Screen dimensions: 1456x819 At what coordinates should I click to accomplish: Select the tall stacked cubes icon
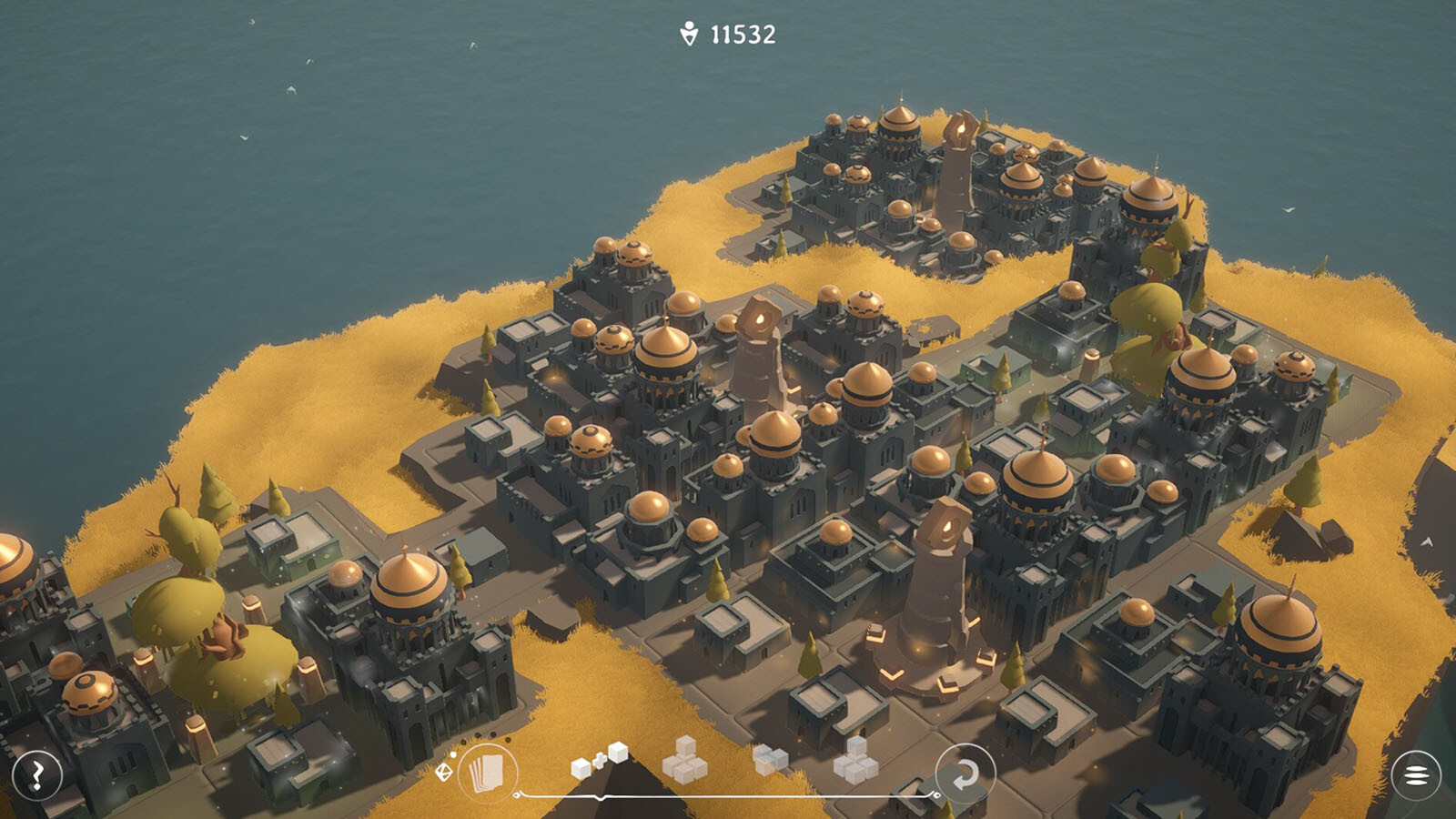(x=855, y=761)
